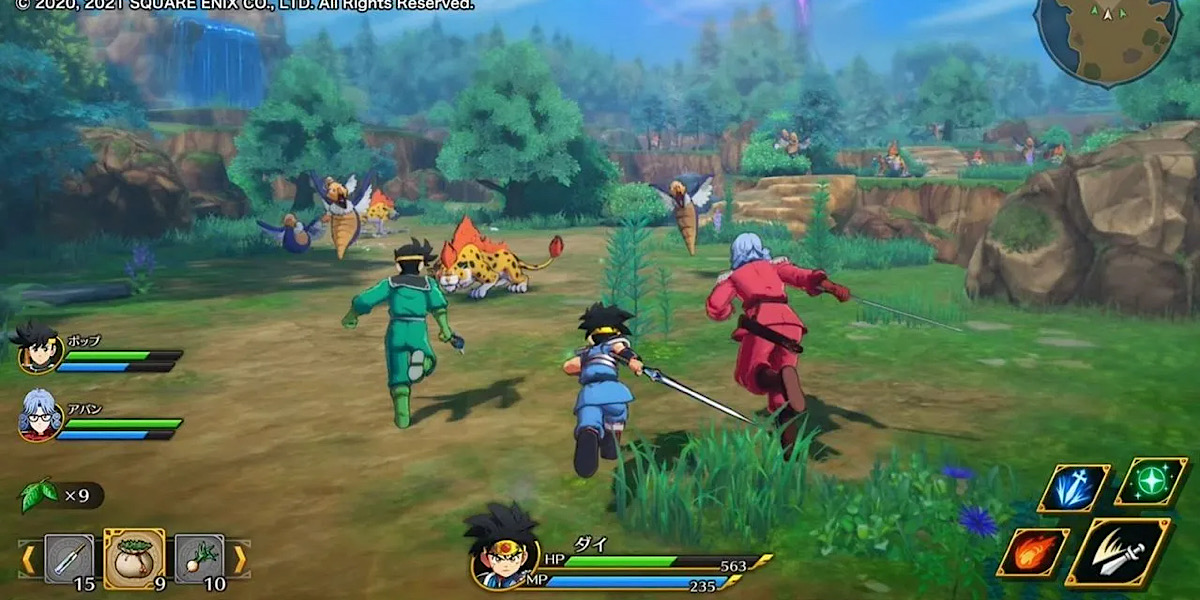Viewport: 1200px width, 600px height.
Task: Cycle items with the right arrow
Action: point(240,559)
